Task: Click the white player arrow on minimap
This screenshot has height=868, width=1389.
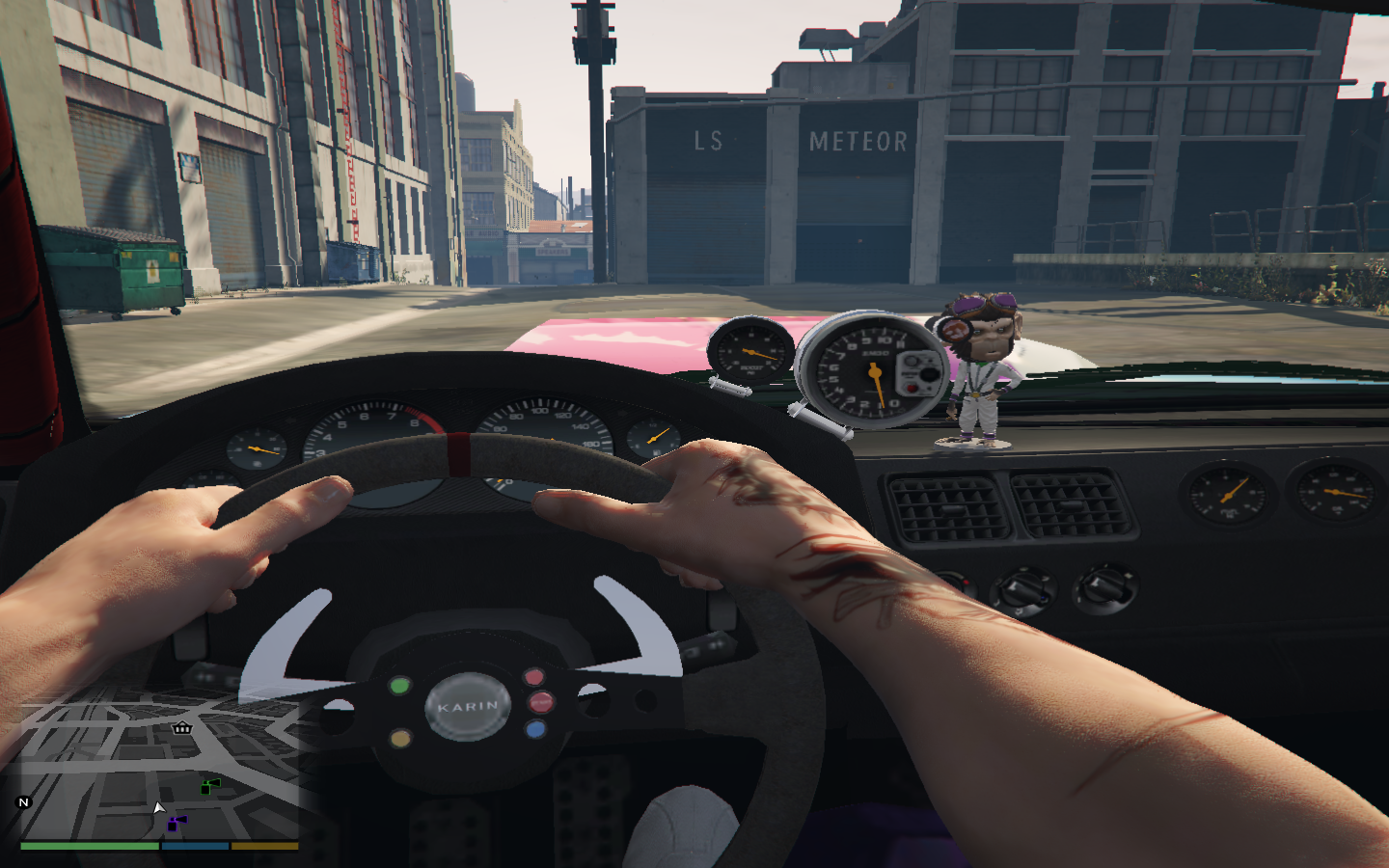Action: click(x=159, y=807)
